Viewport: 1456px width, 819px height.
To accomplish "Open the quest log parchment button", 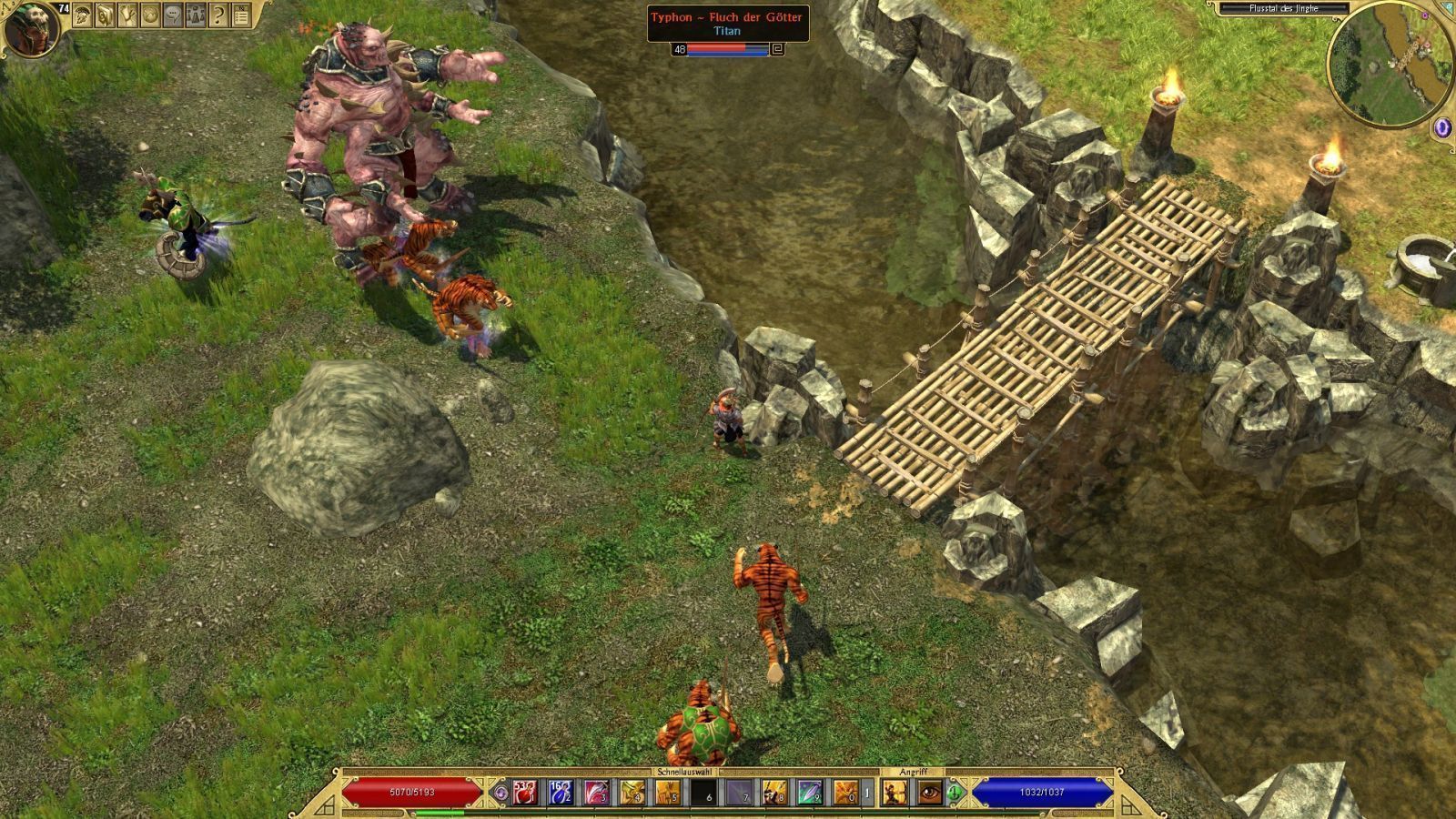I will [128, 15].
